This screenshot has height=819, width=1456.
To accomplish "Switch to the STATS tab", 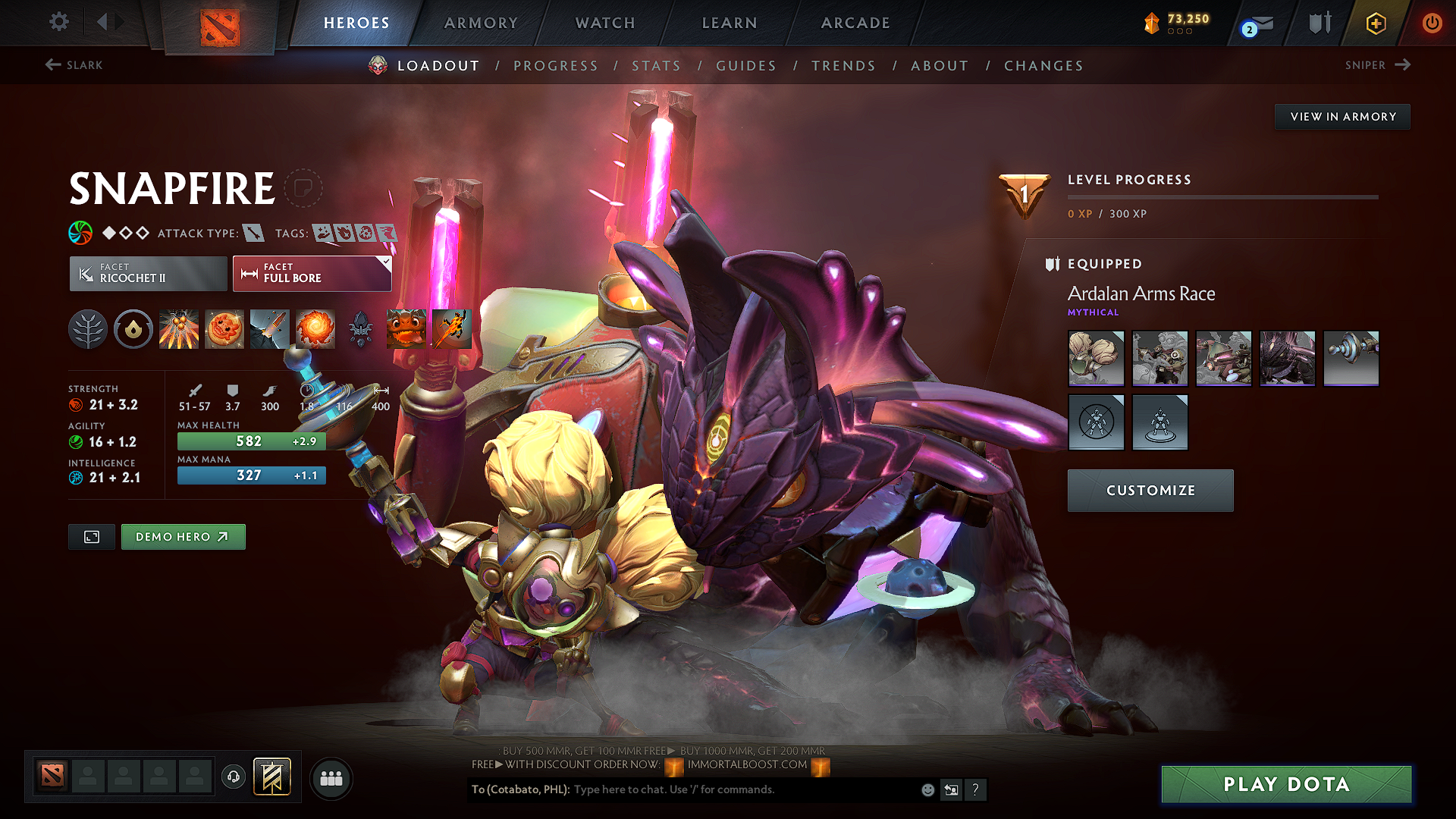I will 657,66.
